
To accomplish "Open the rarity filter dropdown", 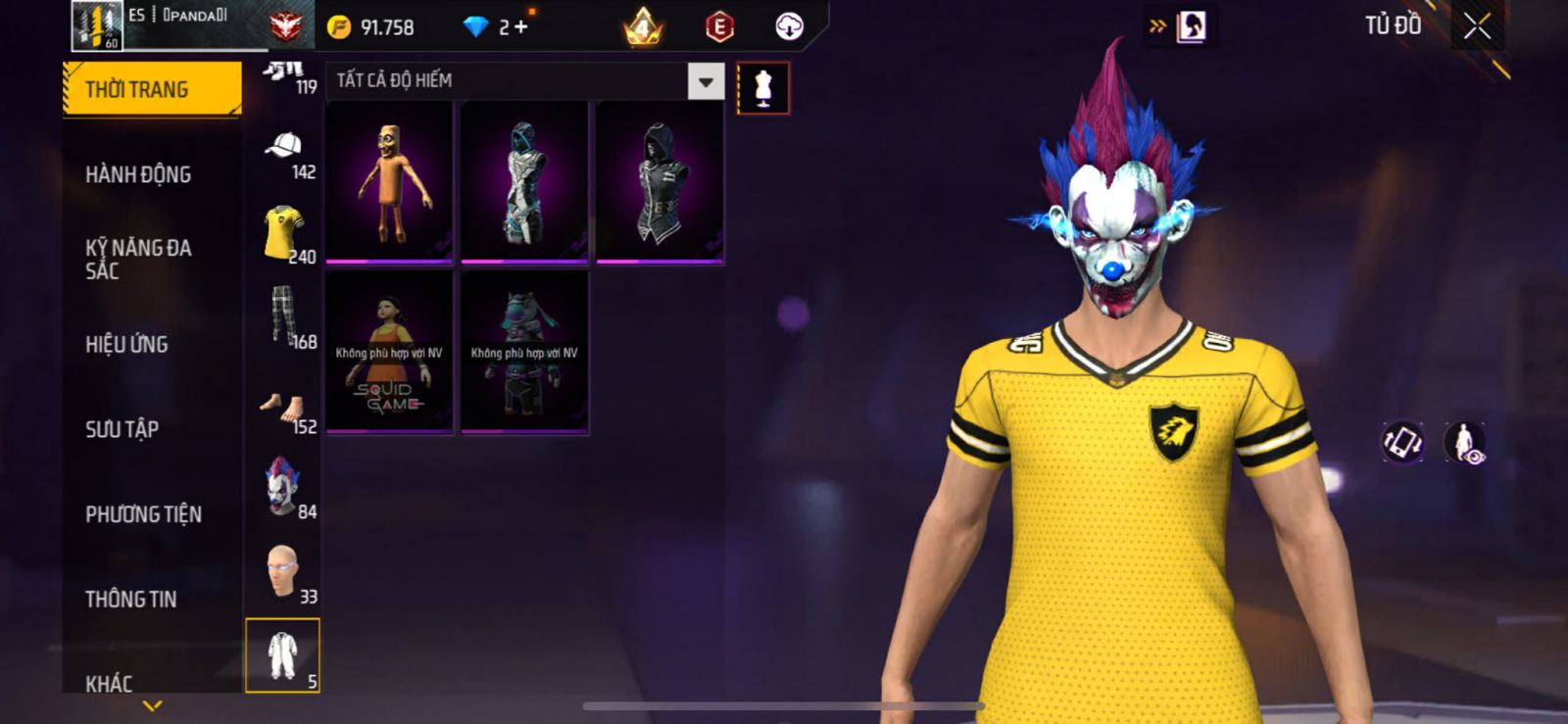I will point(706,81).
